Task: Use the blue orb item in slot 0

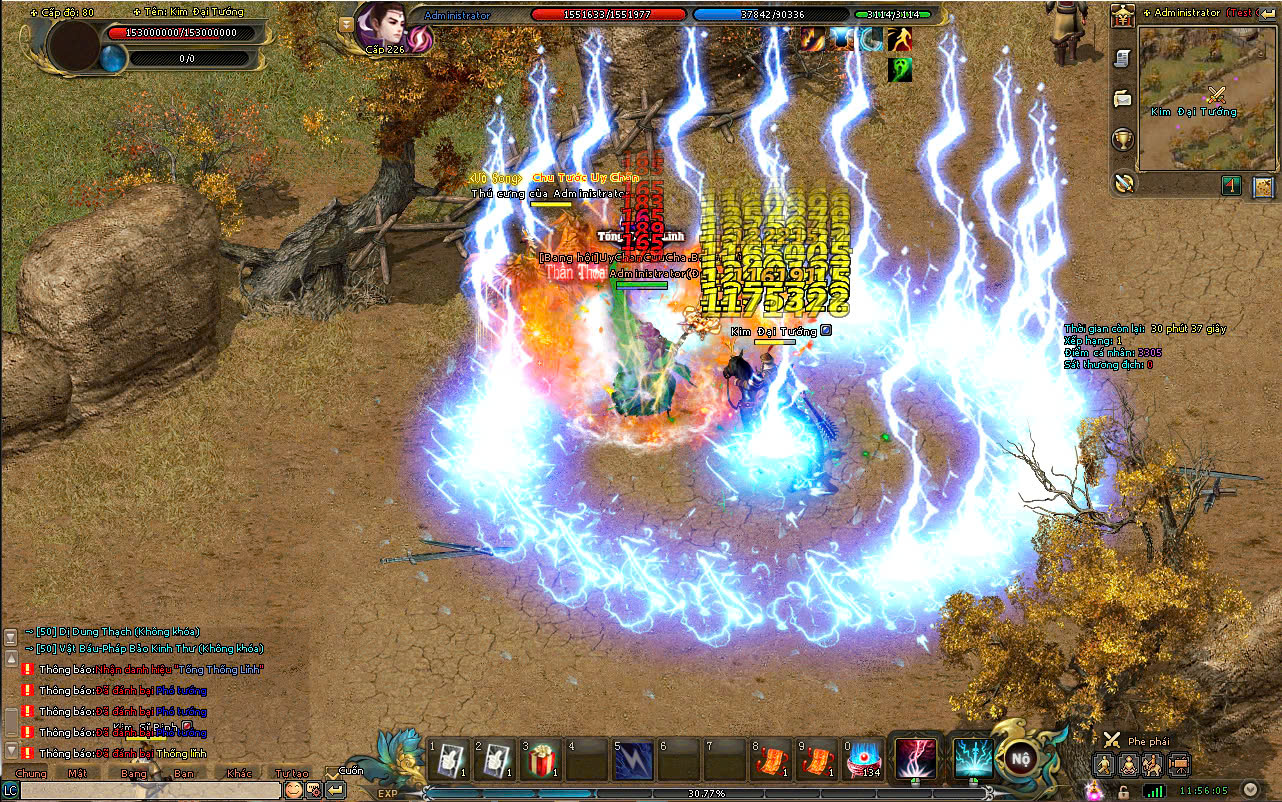Action: [863, 760]
